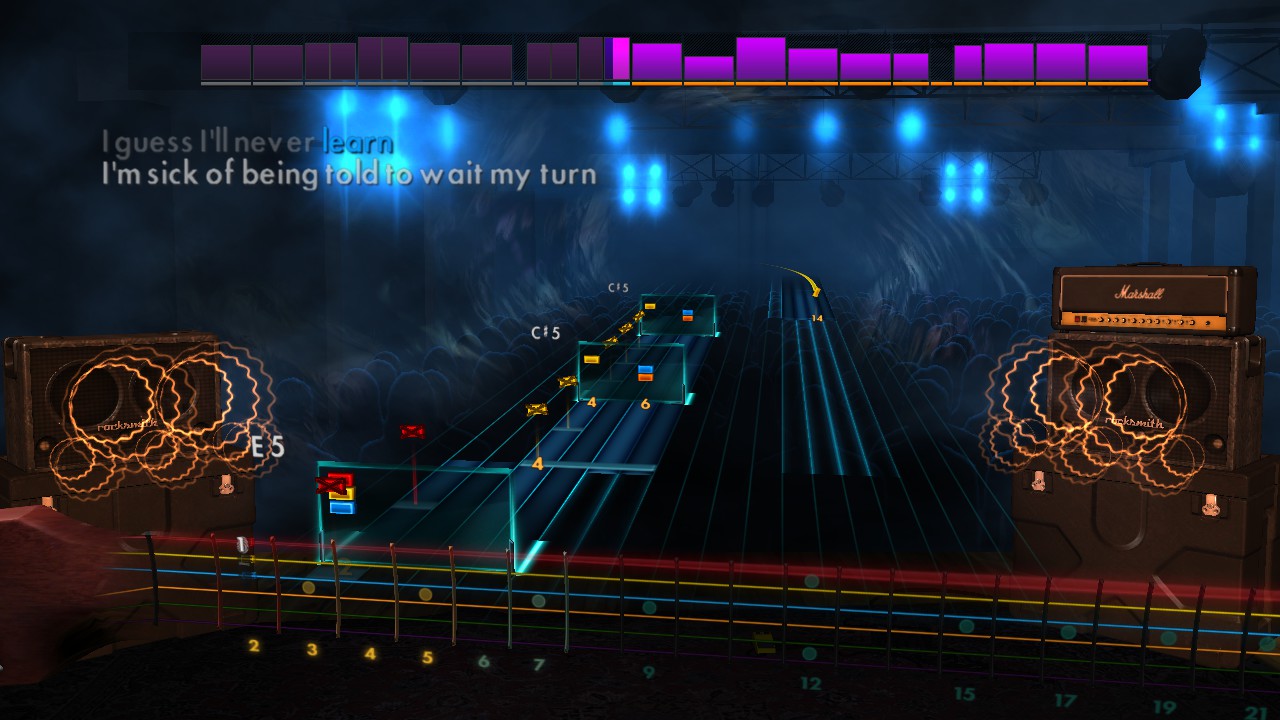Click the lyric line 'I guess I'll never learn'
Viewport: 1280px width, 720px height.
(245, 143)
